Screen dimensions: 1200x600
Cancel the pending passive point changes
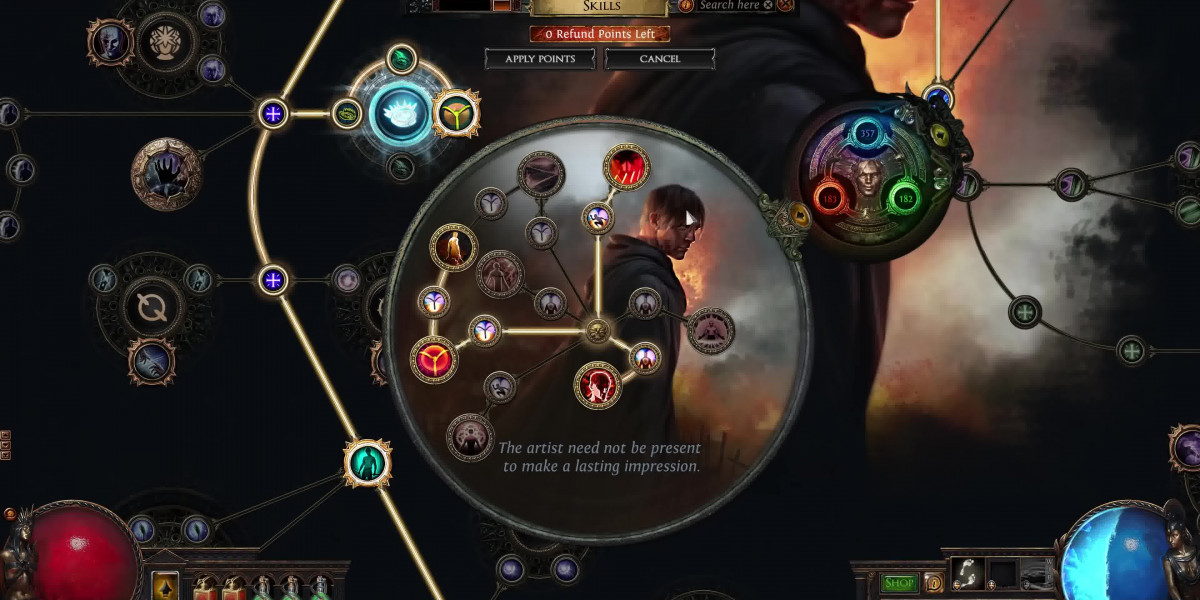659,59
